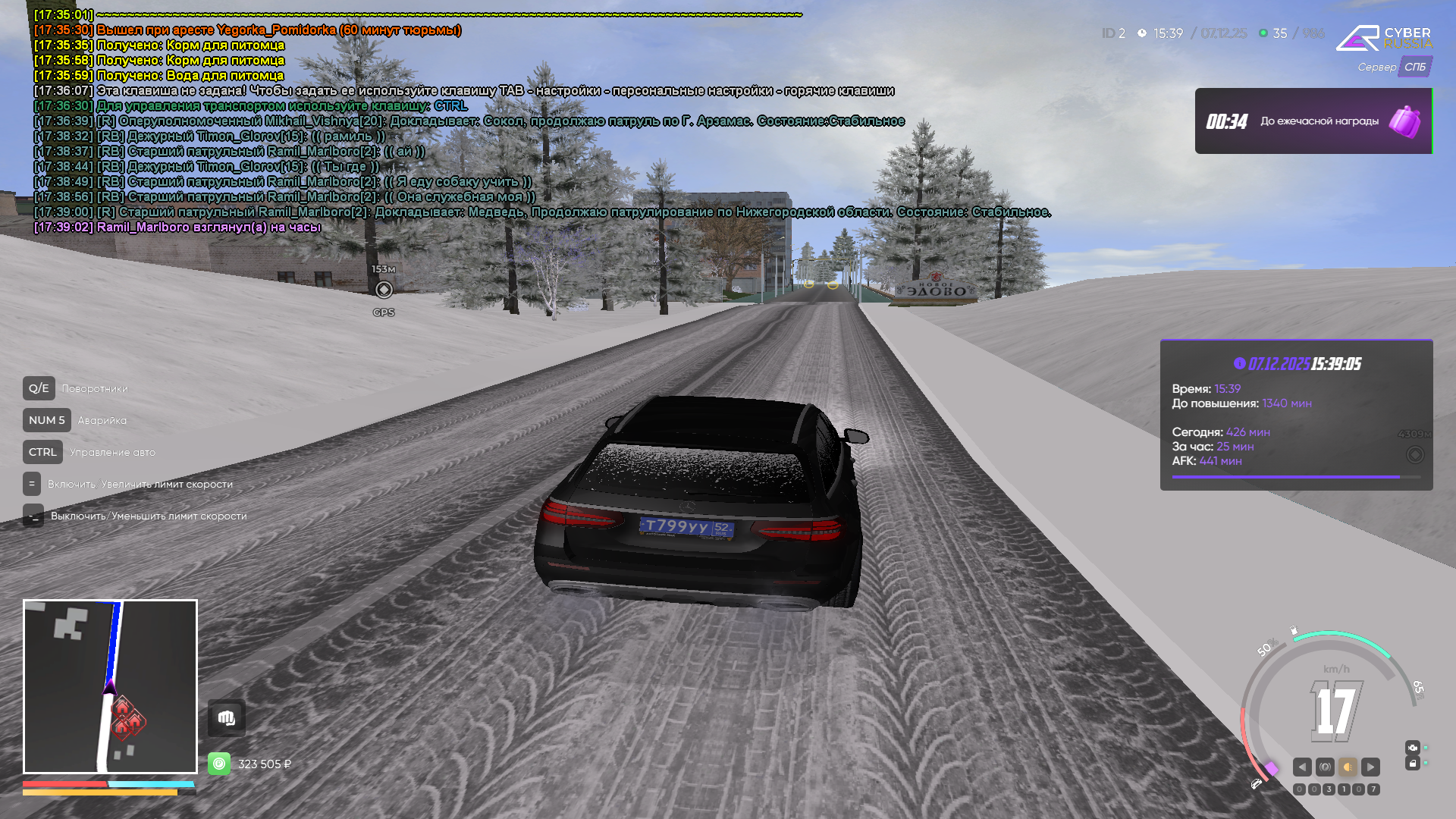Click the minimap
Viewport: 1456px width, 819px height.
tap(110, 686)
